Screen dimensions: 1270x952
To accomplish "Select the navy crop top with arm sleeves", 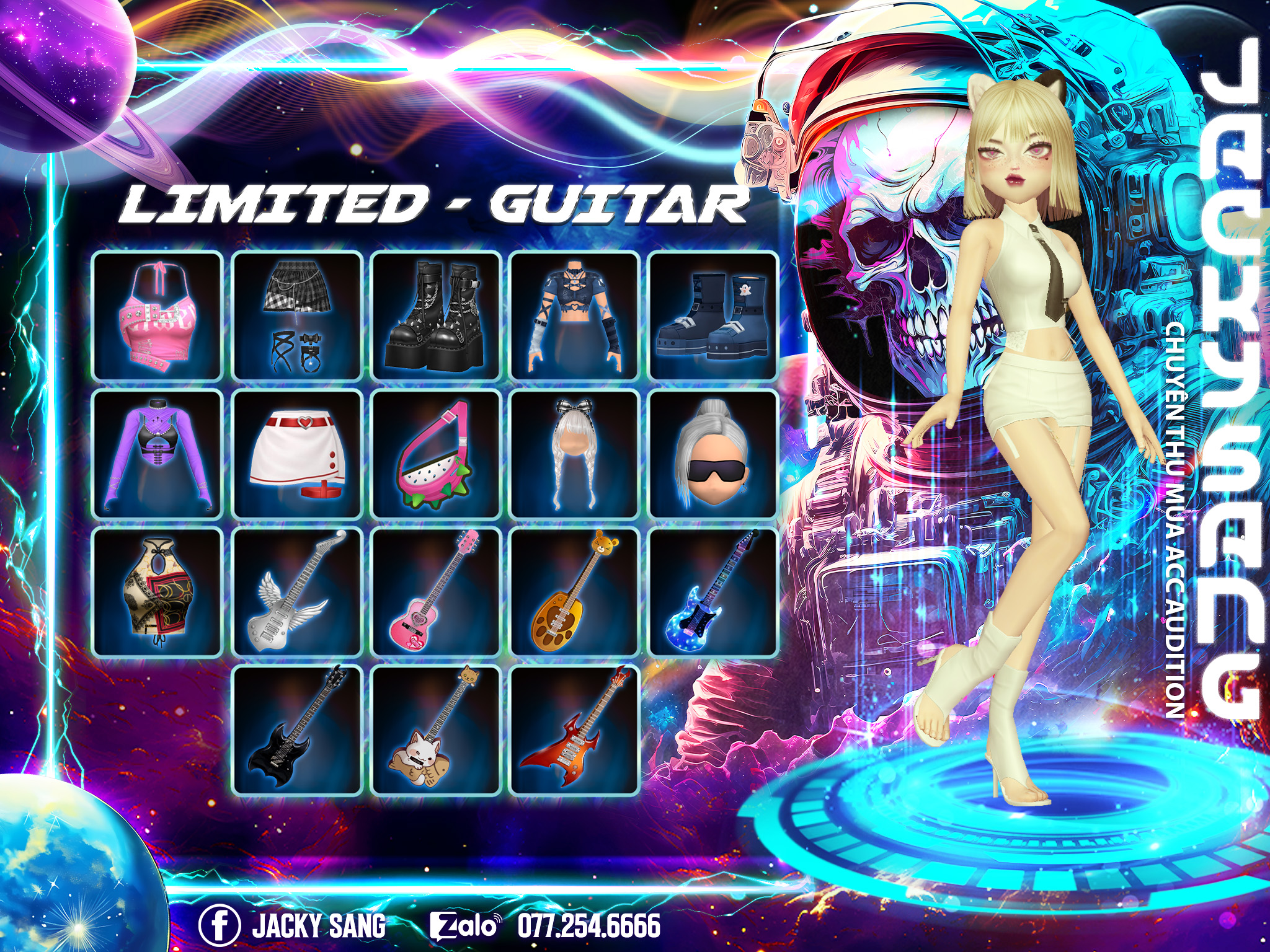I will pyautogui.click(x=574, y=316).
